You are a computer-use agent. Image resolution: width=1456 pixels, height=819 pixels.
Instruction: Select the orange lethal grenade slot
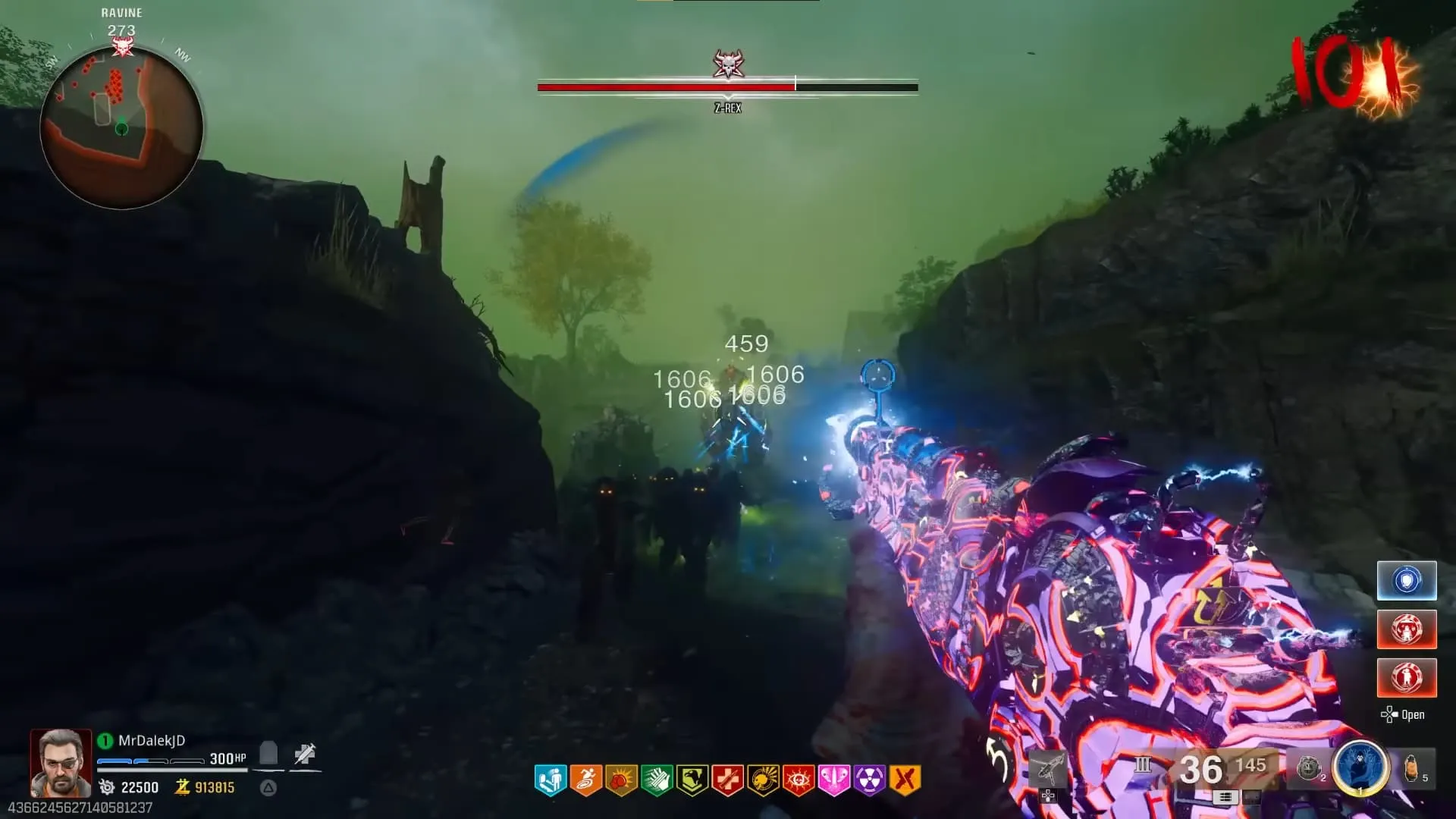pyautogui.click(x=1412, y=767)
